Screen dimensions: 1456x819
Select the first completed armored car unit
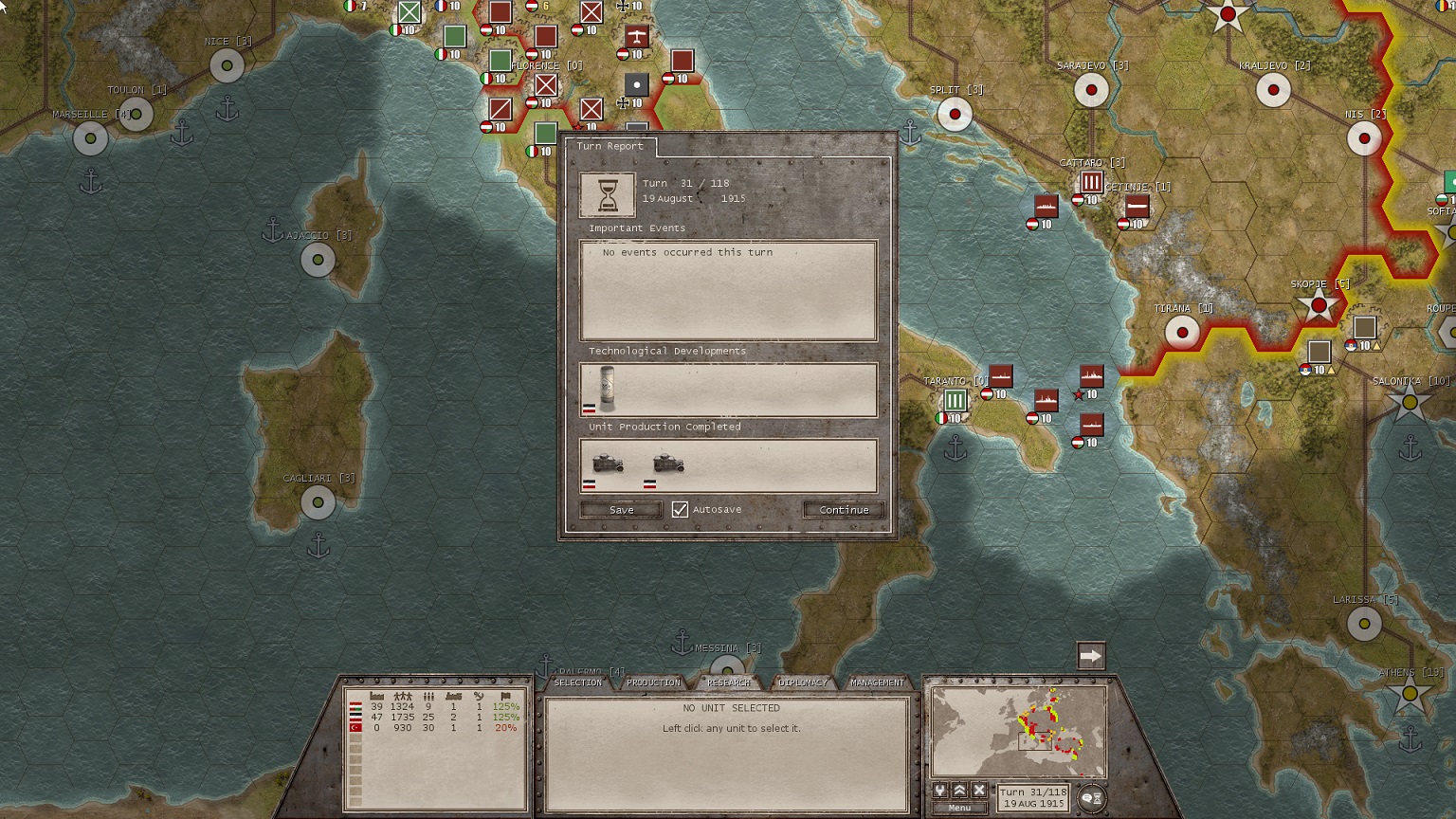pyautogui.click(x=608, y=464)
